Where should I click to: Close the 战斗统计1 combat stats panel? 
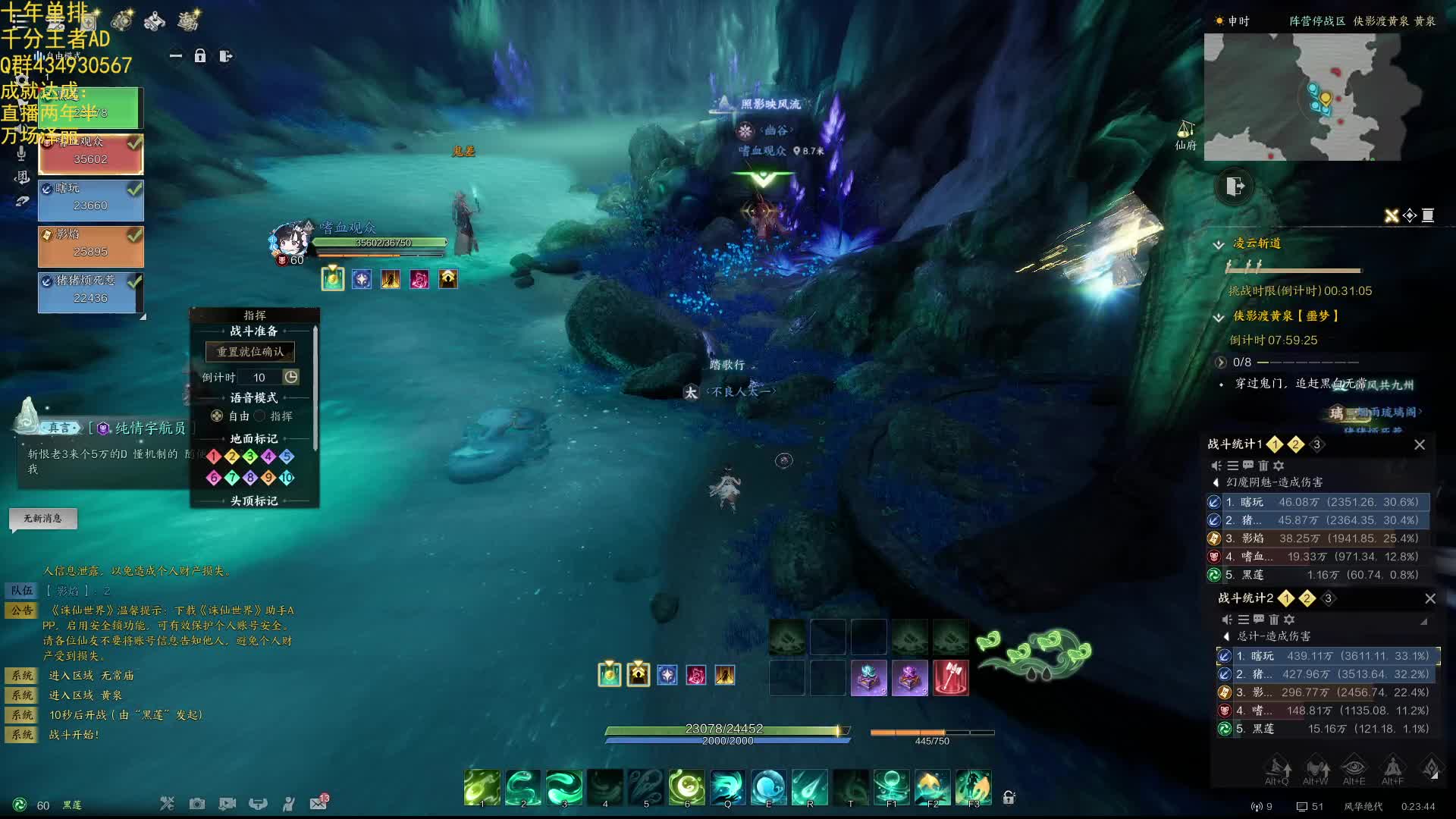coord(1420,445)
